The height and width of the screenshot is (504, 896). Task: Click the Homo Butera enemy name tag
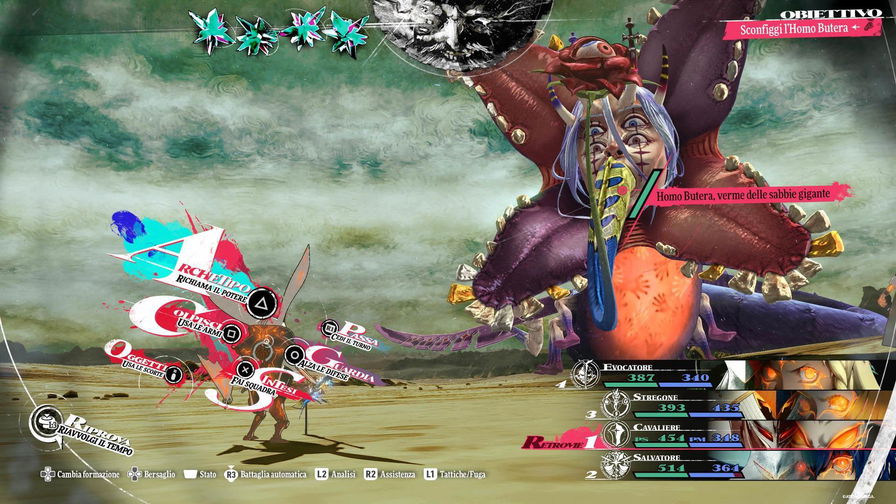[x=750, y=196]
